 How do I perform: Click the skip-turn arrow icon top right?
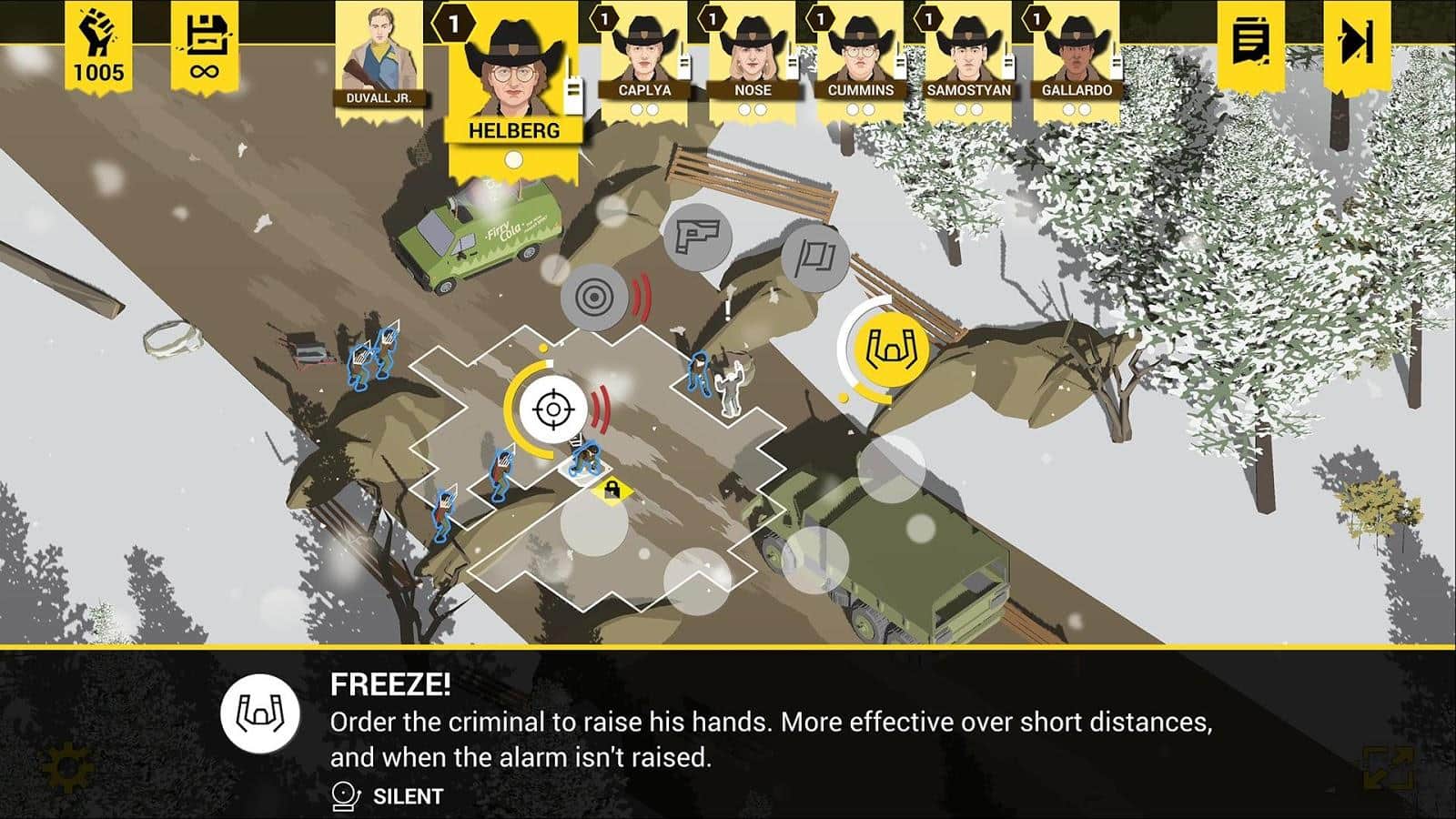[1356, 43]
